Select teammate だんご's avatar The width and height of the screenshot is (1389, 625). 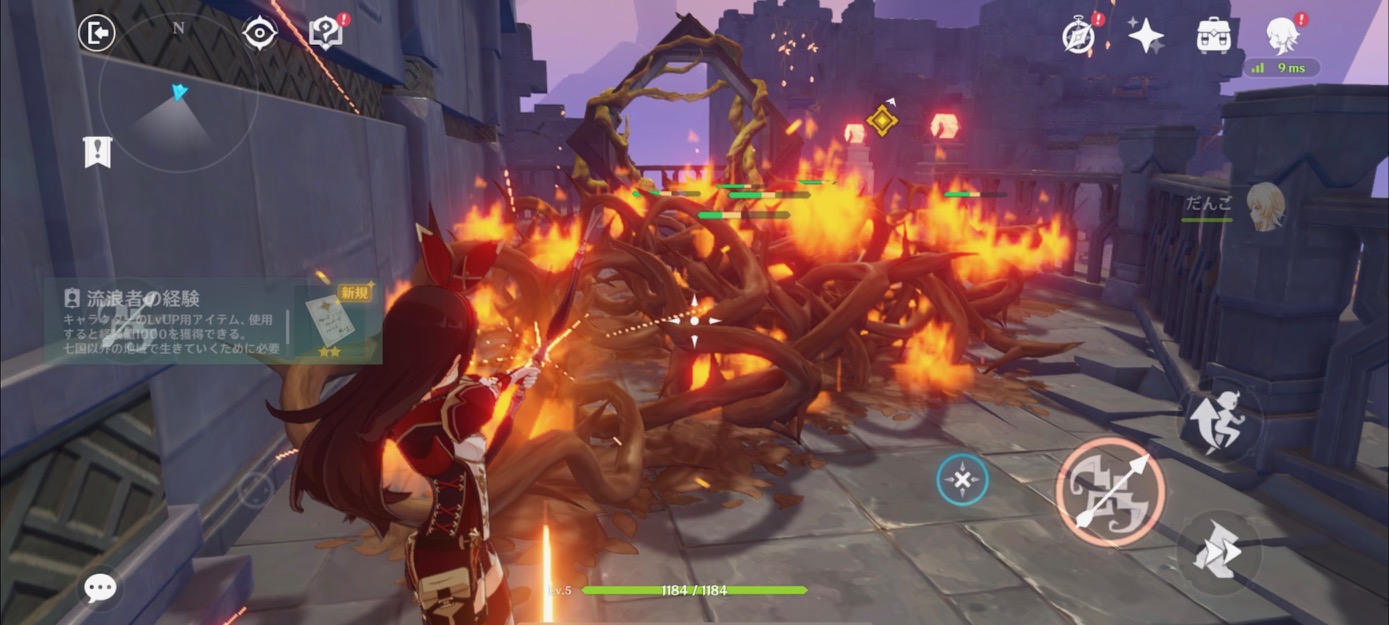click(x=1264, y=206)
